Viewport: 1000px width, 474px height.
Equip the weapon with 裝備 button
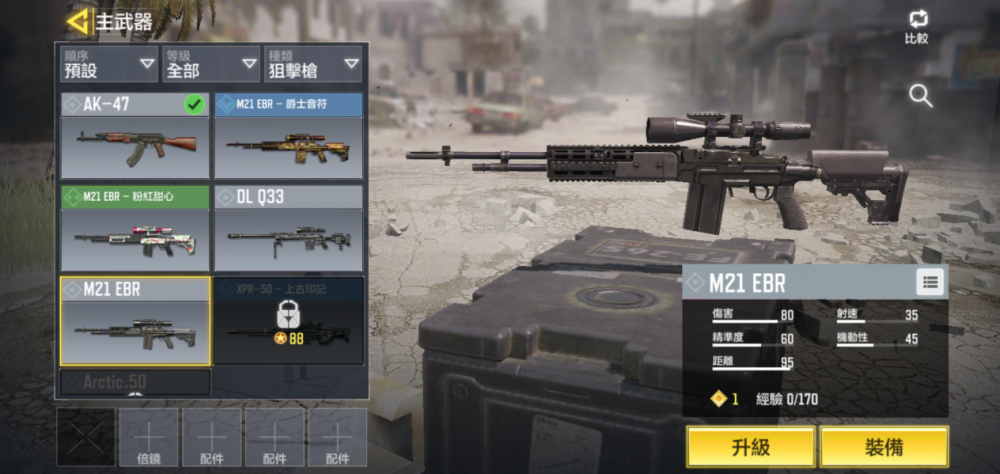(884, 446)
